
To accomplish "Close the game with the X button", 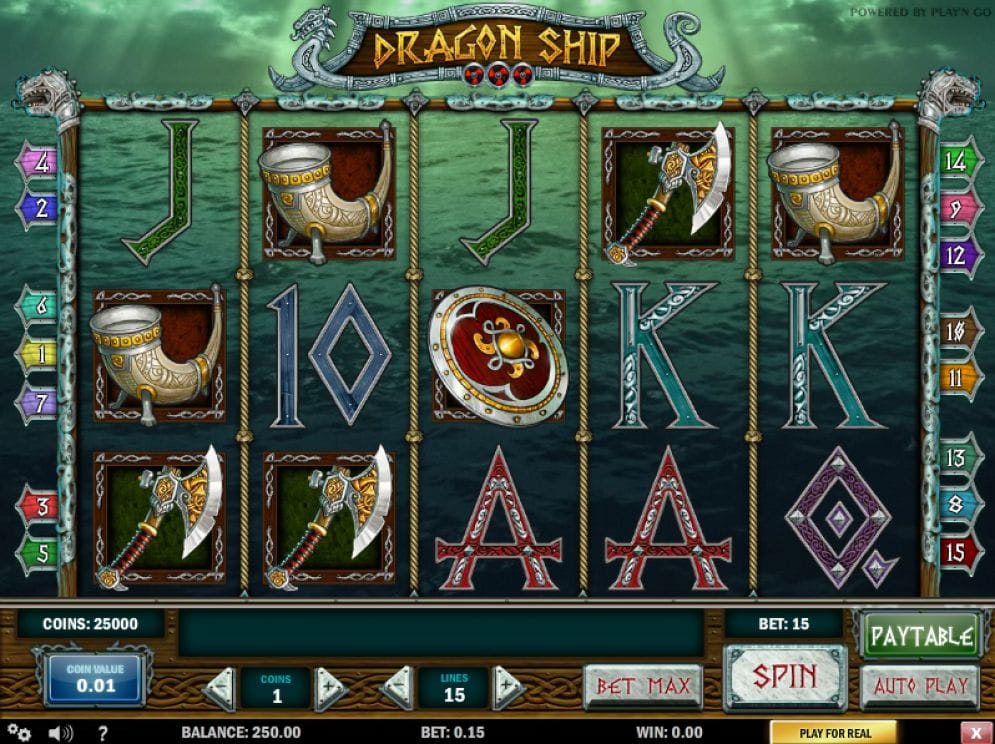I will click(x=975, y=733).
